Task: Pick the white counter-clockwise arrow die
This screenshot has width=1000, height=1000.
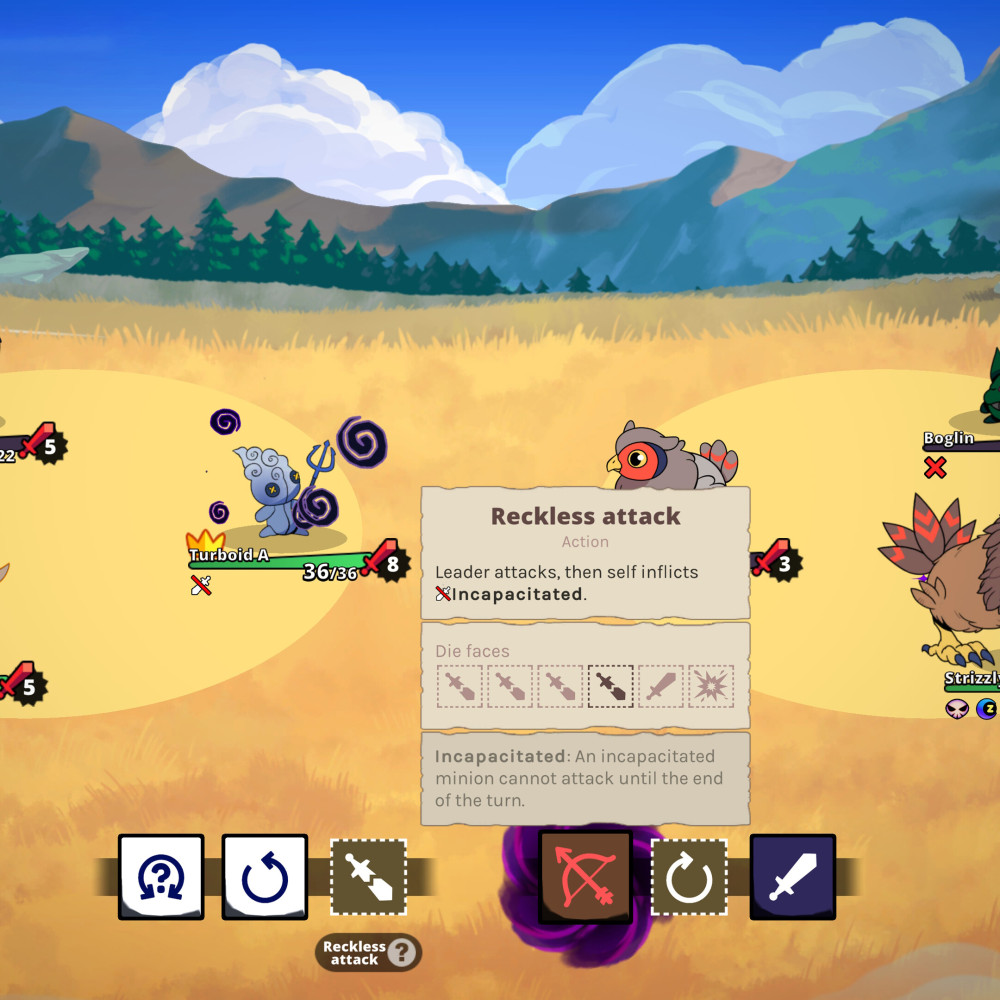Action: click(x=264, y=877)
